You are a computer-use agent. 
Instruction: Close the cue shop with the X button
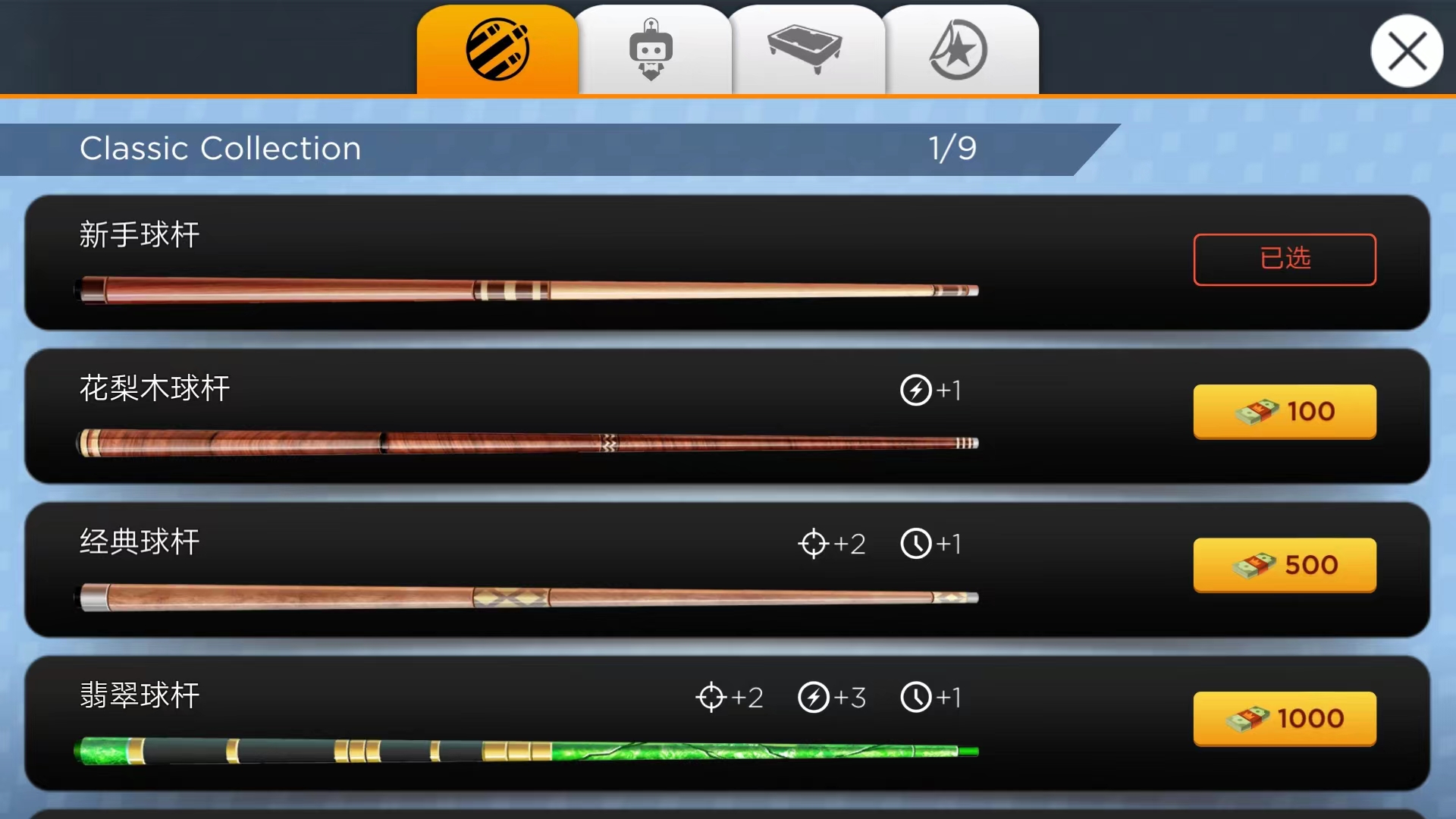click(x=1407, y=52)
